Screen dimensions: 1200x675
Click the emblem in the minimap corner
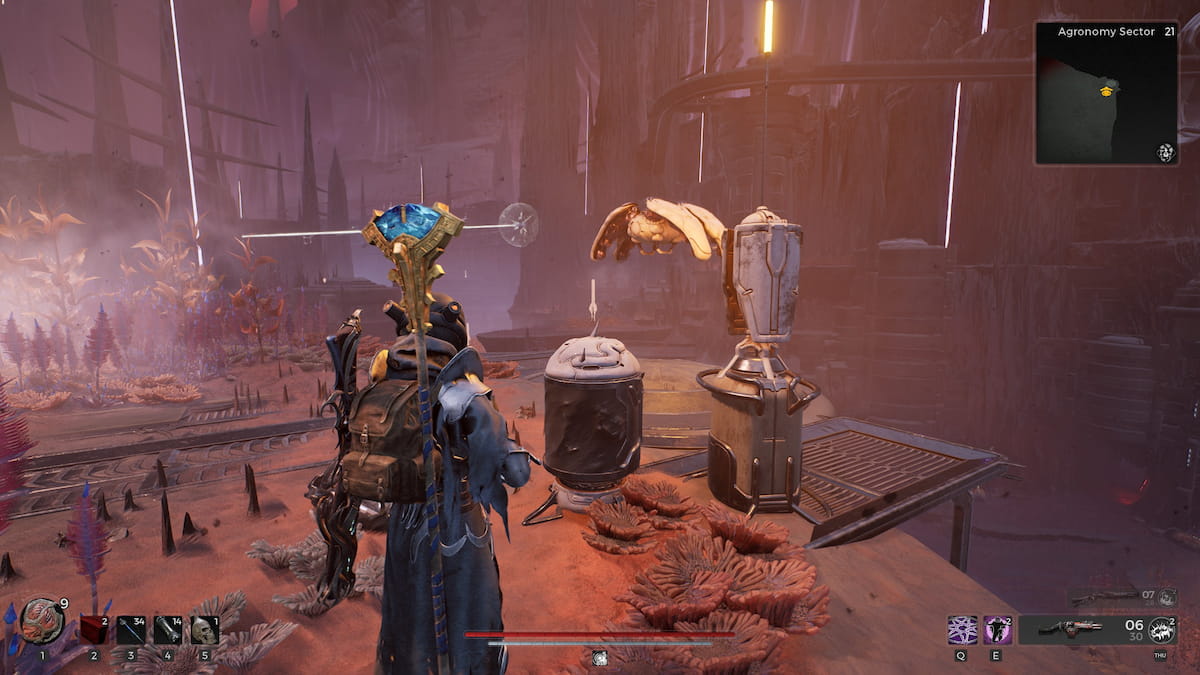tap(1165, 152)
